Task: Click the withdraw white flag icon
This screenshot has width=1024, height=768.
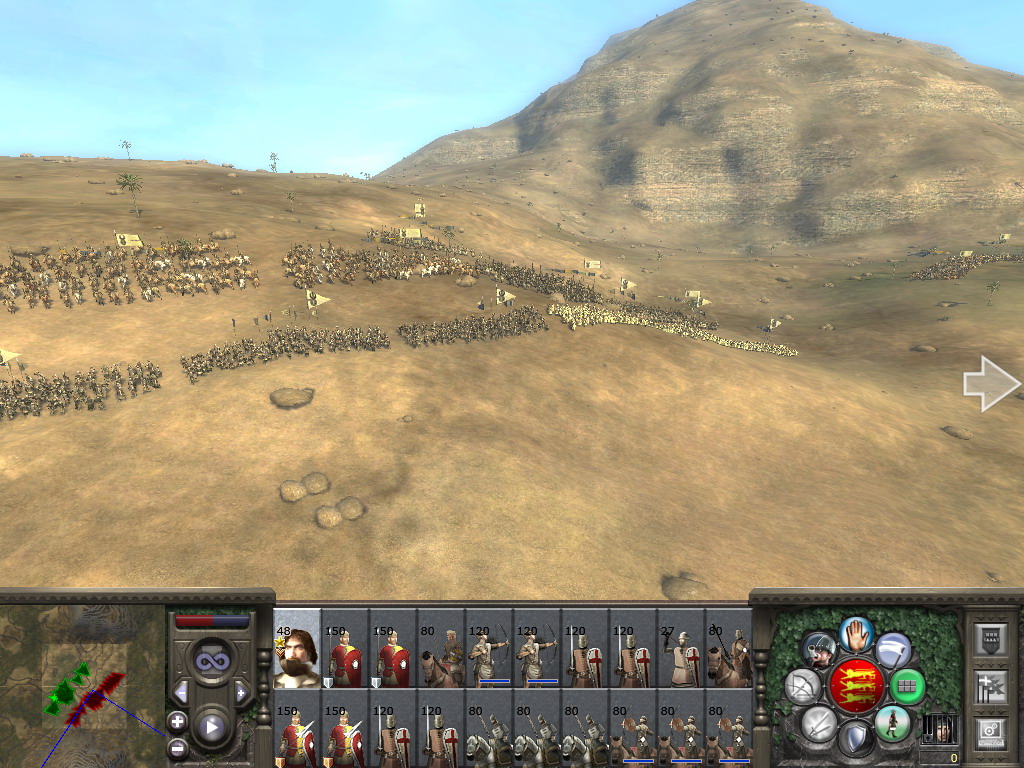Action: click(892, 650)
